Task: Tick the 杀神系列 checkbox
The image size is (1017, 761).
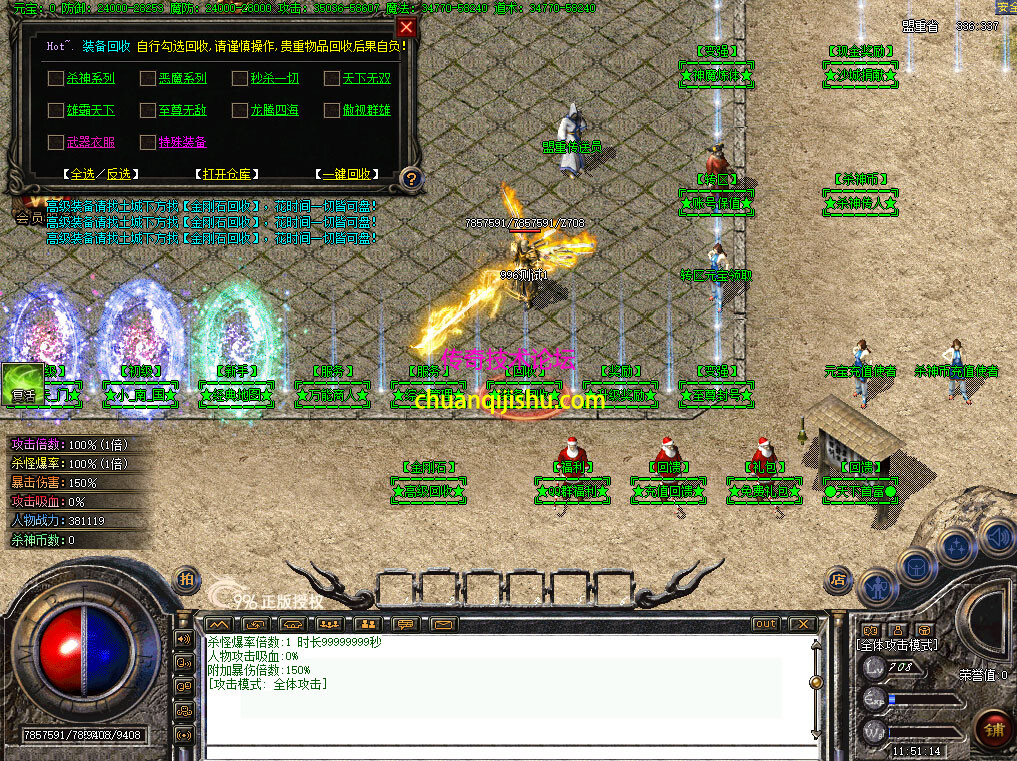Action: (55, 78)
